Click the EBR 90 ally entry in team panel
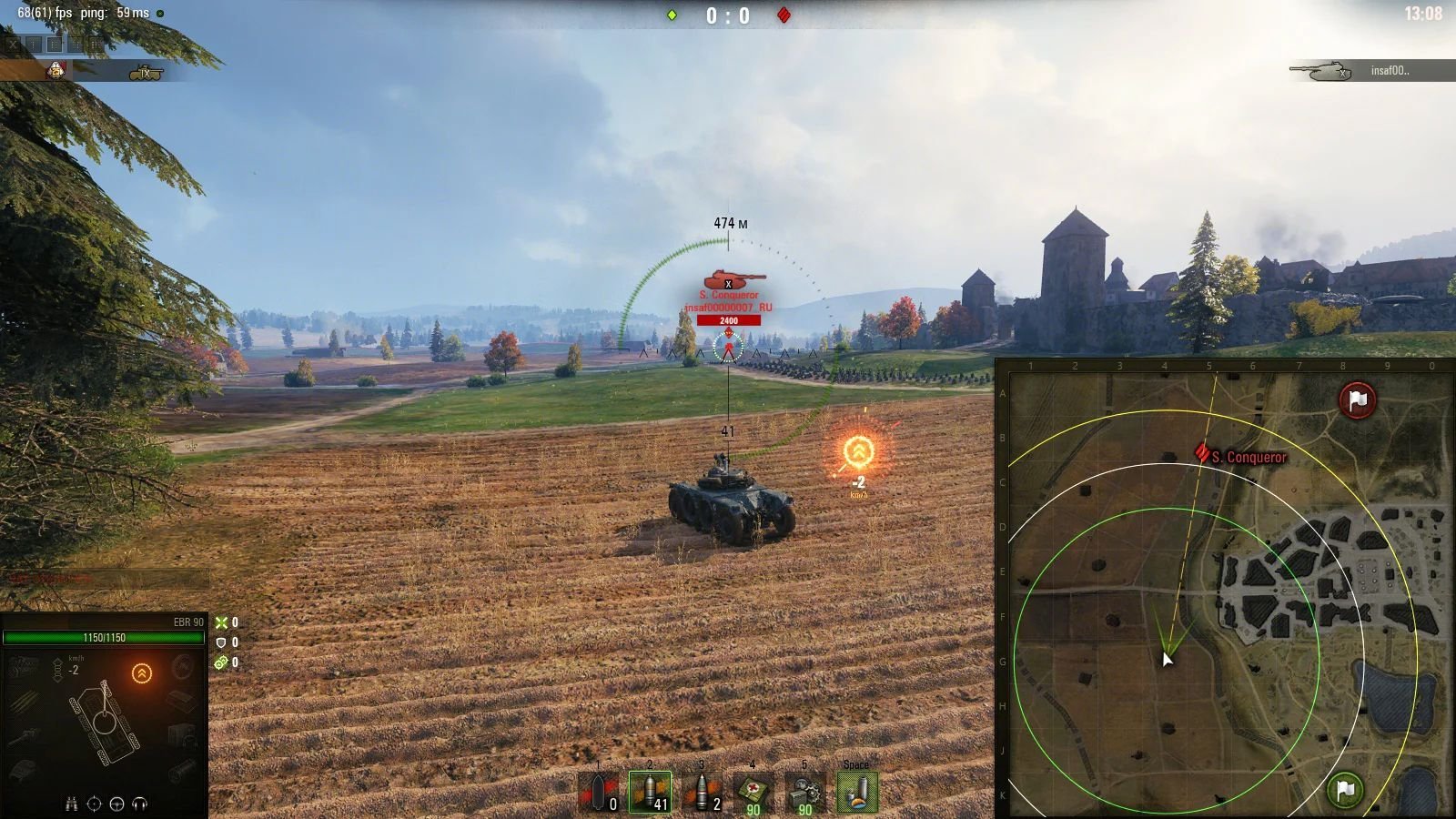Viewport: 1456px width, 819px height. point(100,71)
